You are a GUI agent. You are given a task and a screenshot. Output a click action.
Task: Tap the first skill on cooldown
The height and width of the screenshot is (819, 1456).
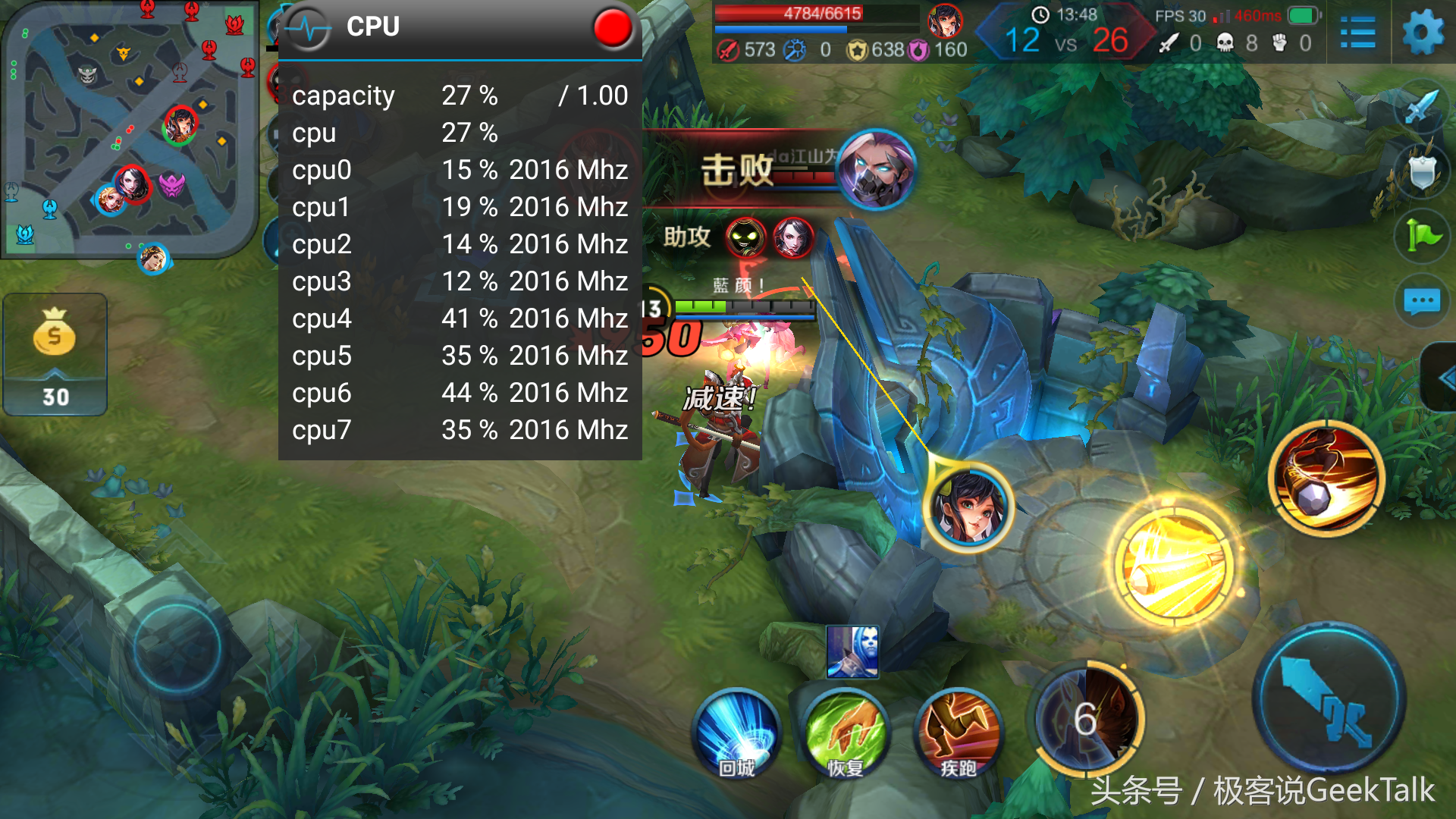click(1086, 717)
